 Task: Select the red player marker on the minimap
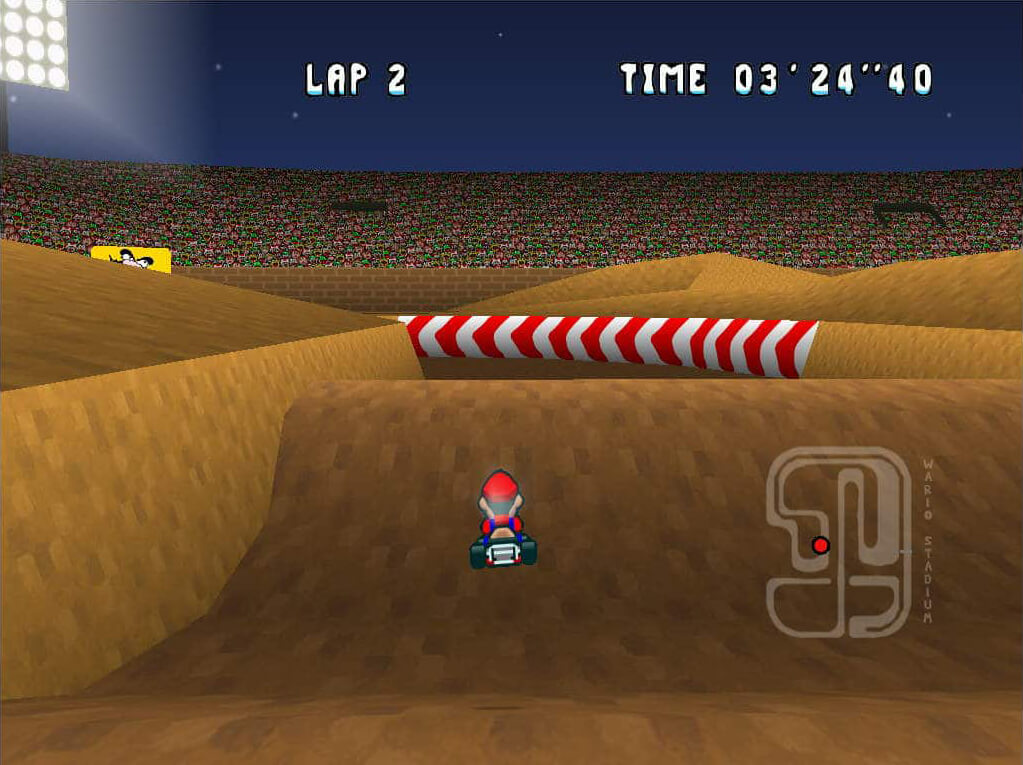pos(821,545)
